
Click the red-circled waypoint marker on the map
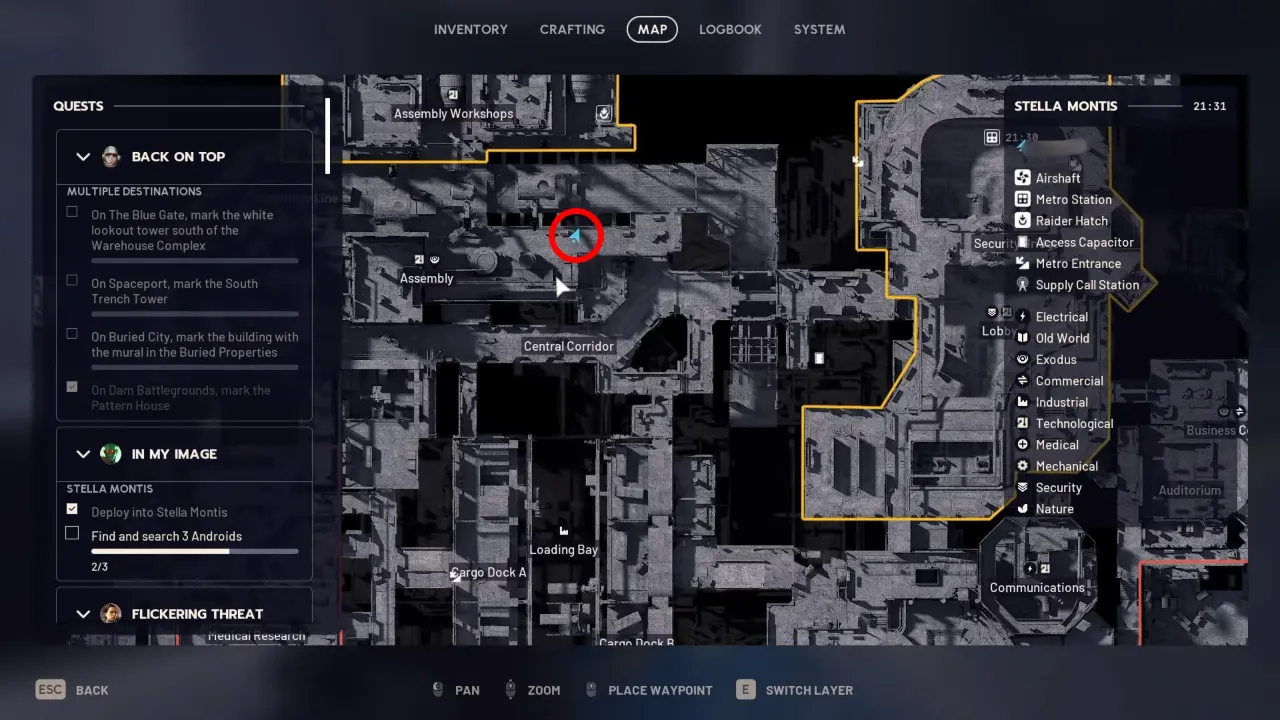[x=576, y=235]
